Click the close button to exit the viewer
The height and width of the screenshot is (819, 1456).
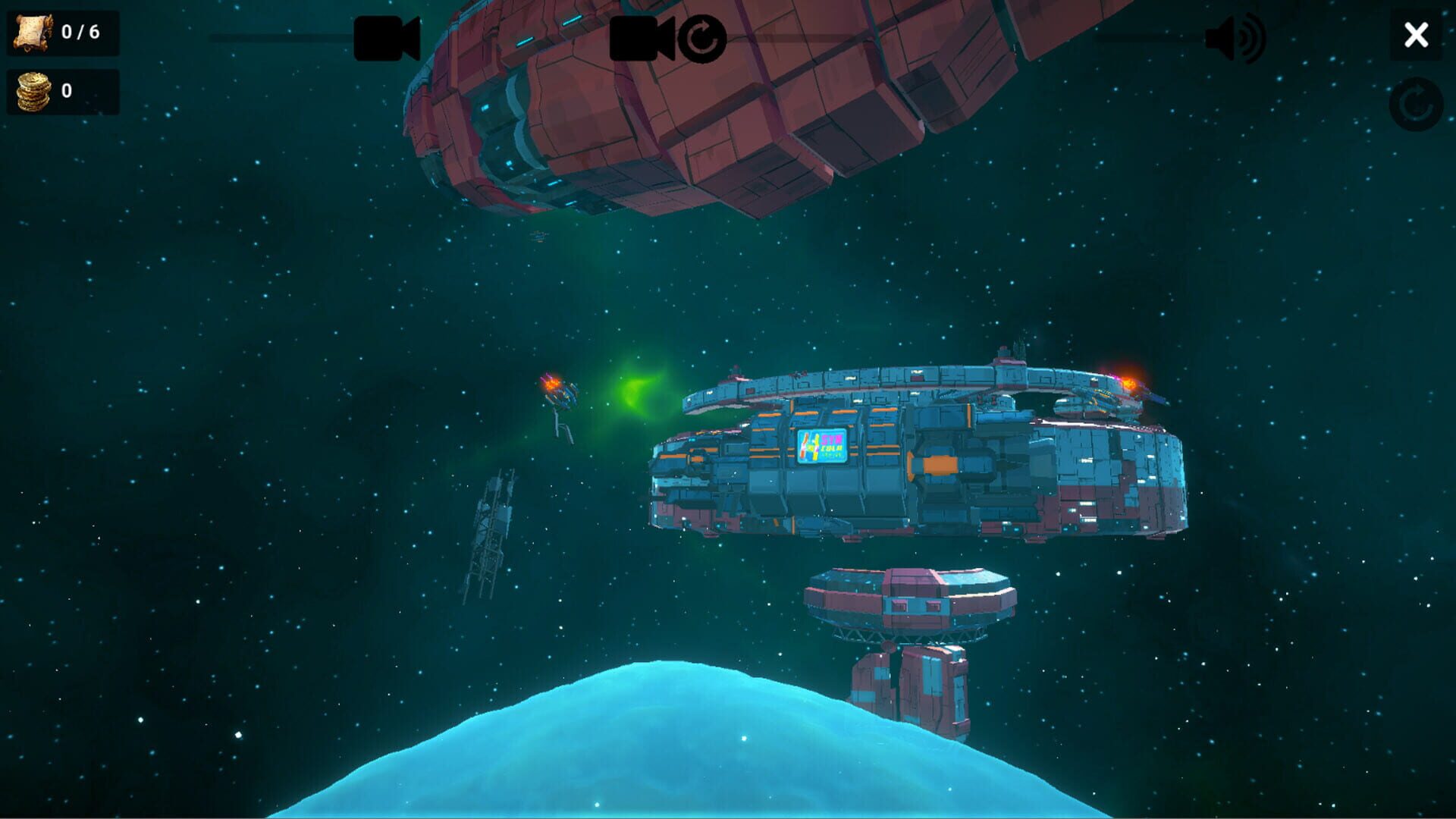[x=1417, y=35]
